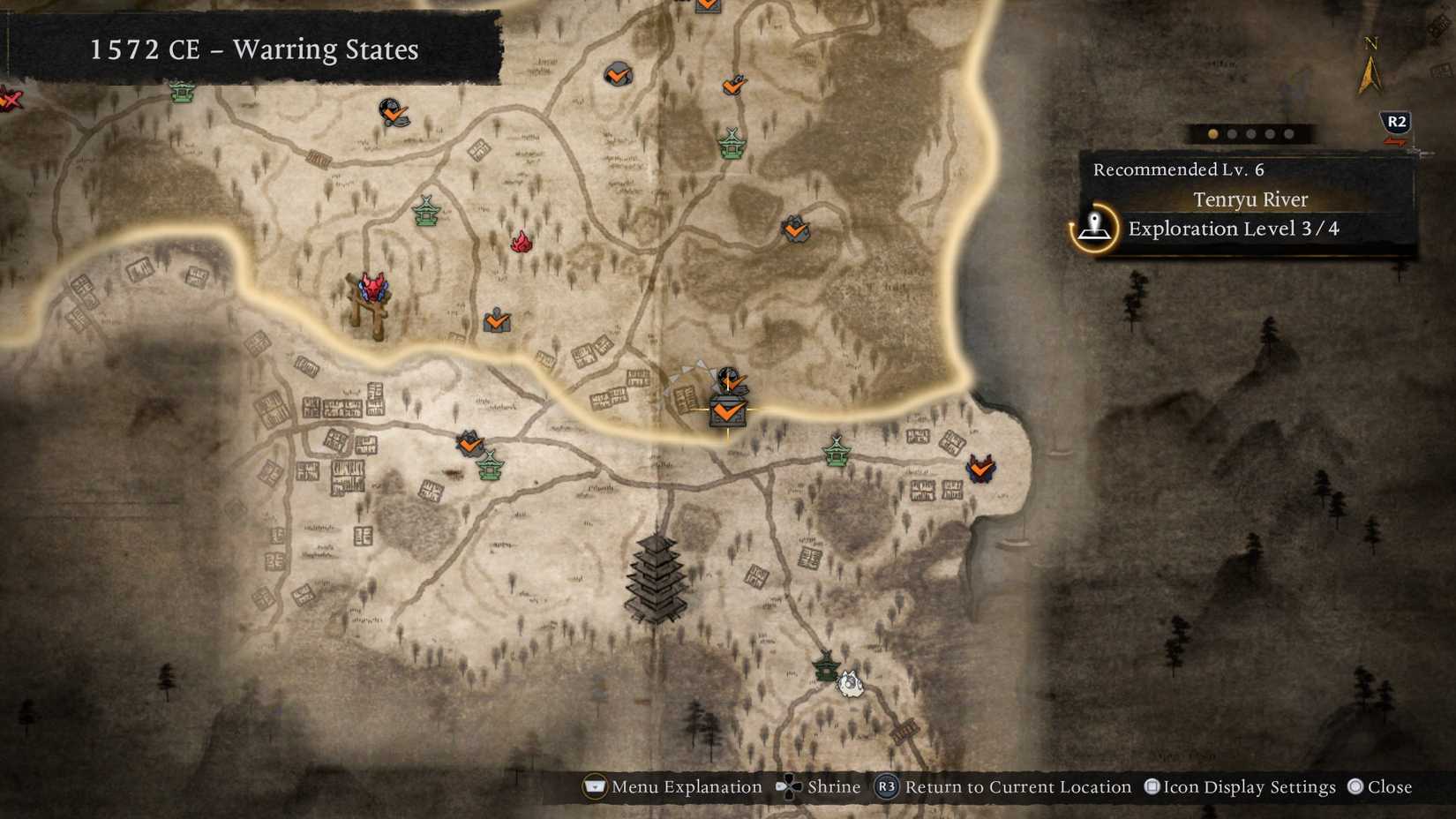Select the second dot in the page indicator

point(1233,134)
